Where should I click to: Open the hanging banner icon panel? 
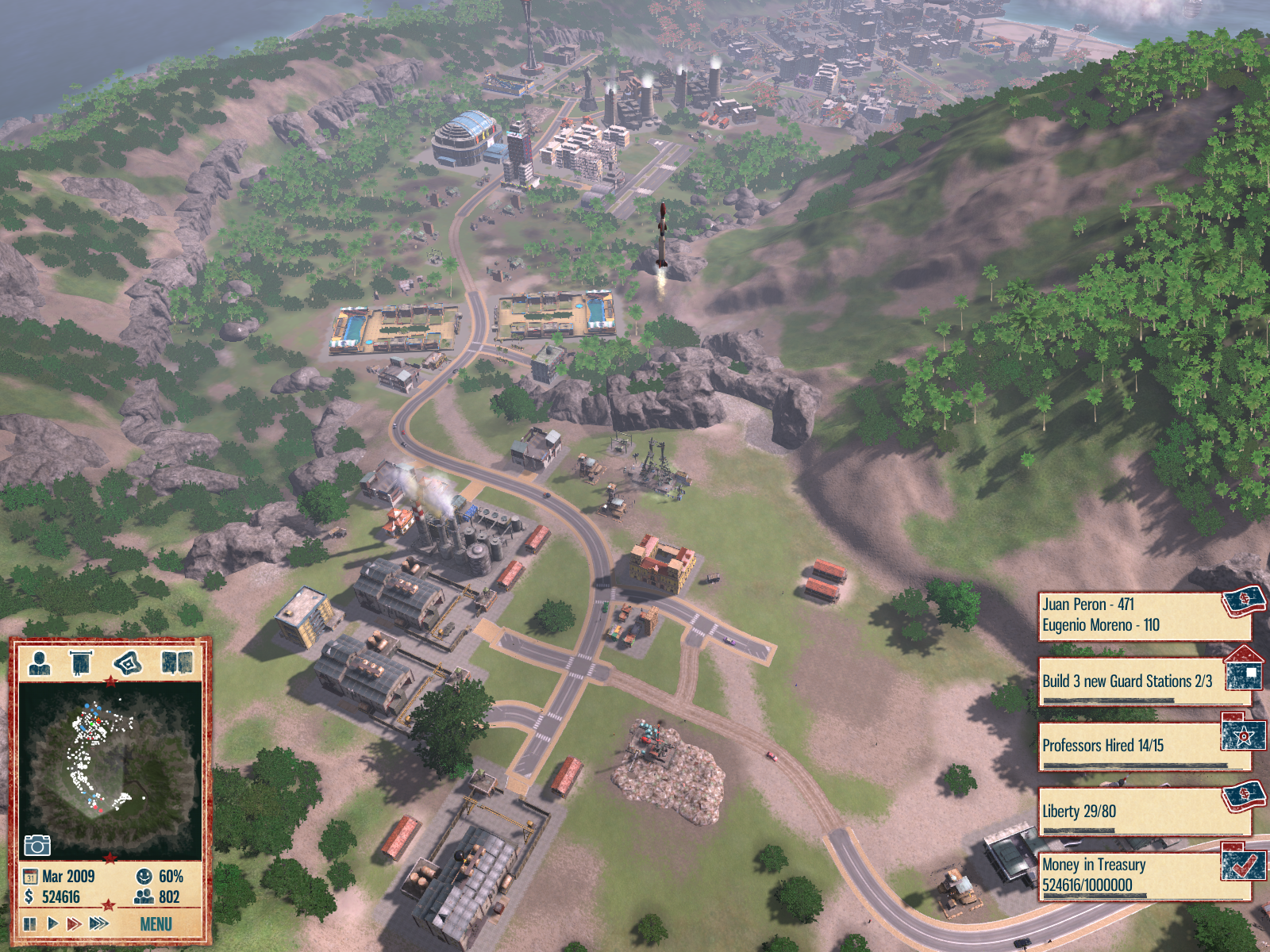81,662
